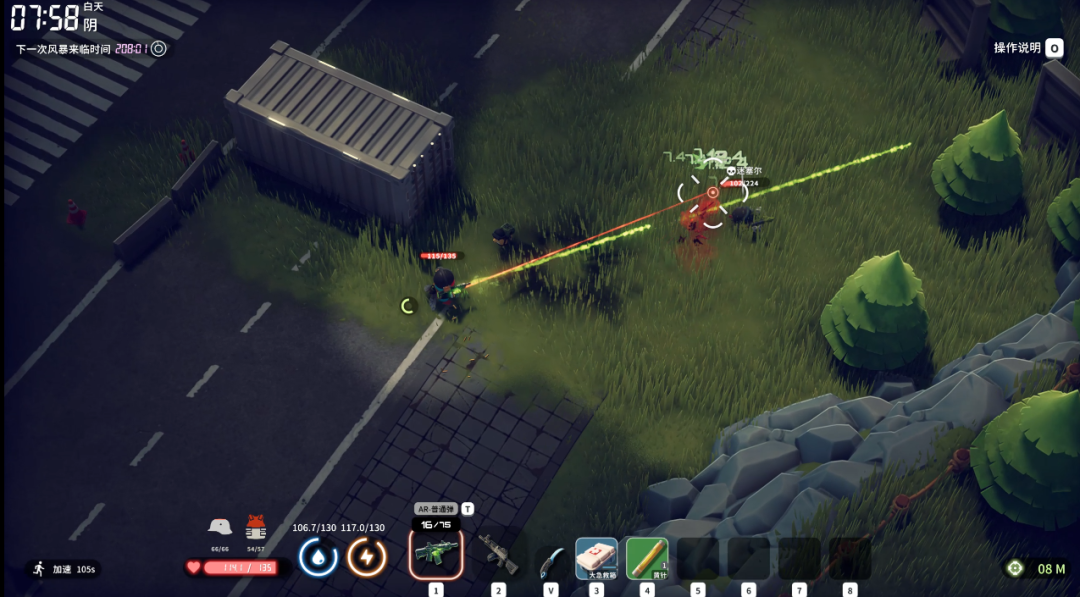Click the running-man speed boost status icon
This screenshot has width=1080, height=597.
pyautogui.click(x=39, y=569)
